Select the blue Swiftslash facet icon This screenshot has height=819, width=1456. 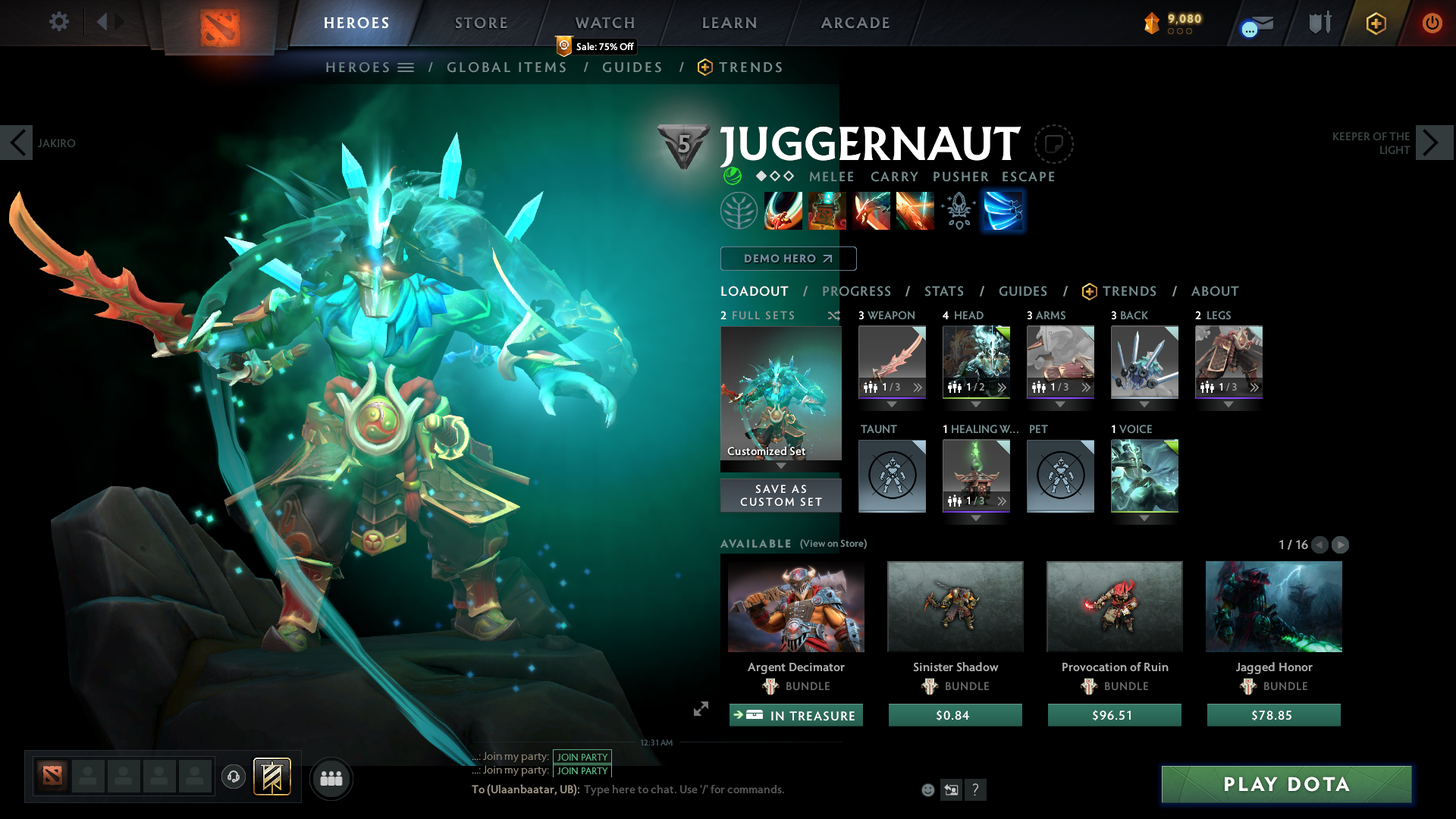[1003, 211]
